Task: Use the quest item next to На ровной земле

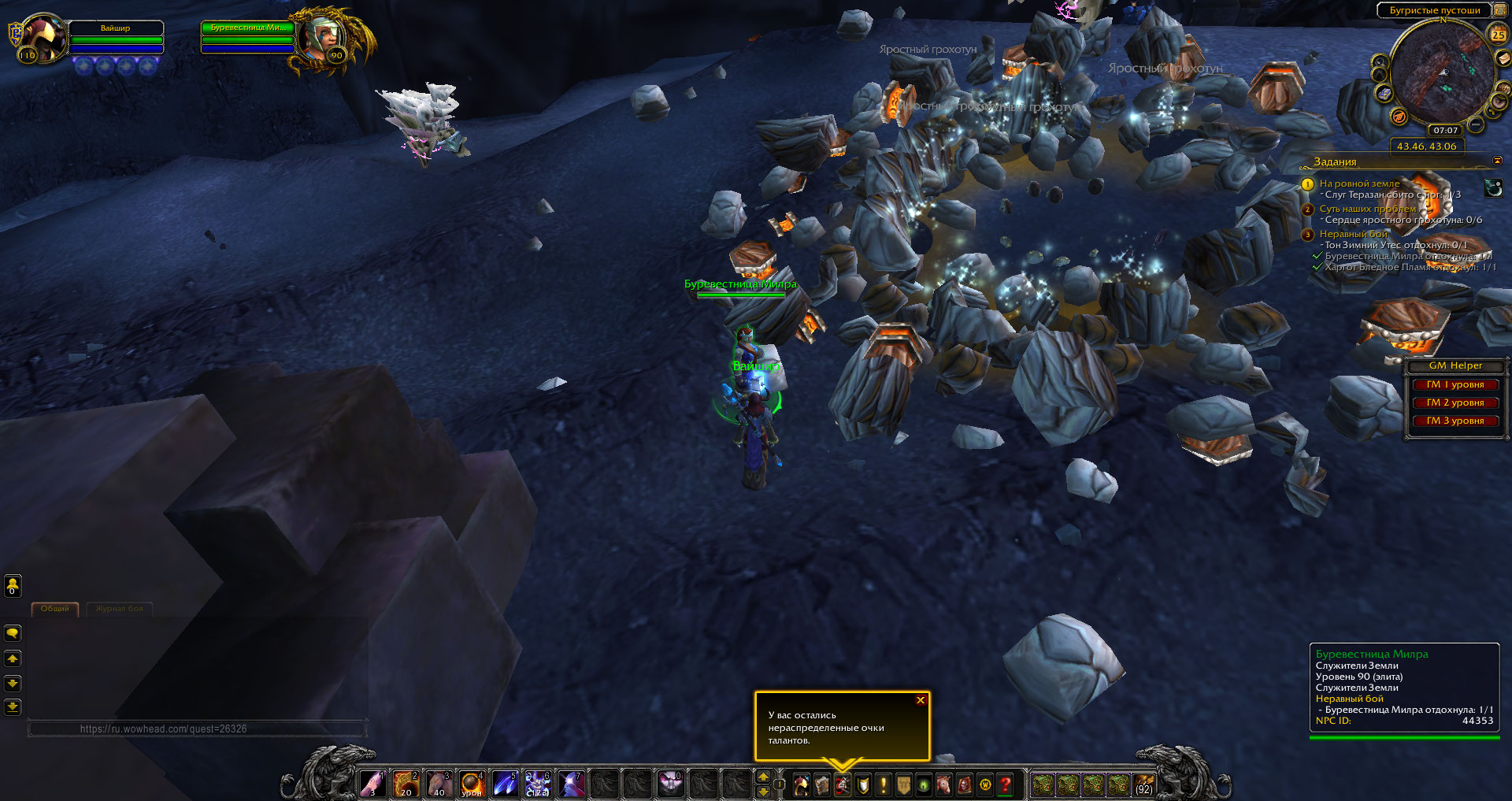Action: pyautogui.click(x=1492, y=187)
